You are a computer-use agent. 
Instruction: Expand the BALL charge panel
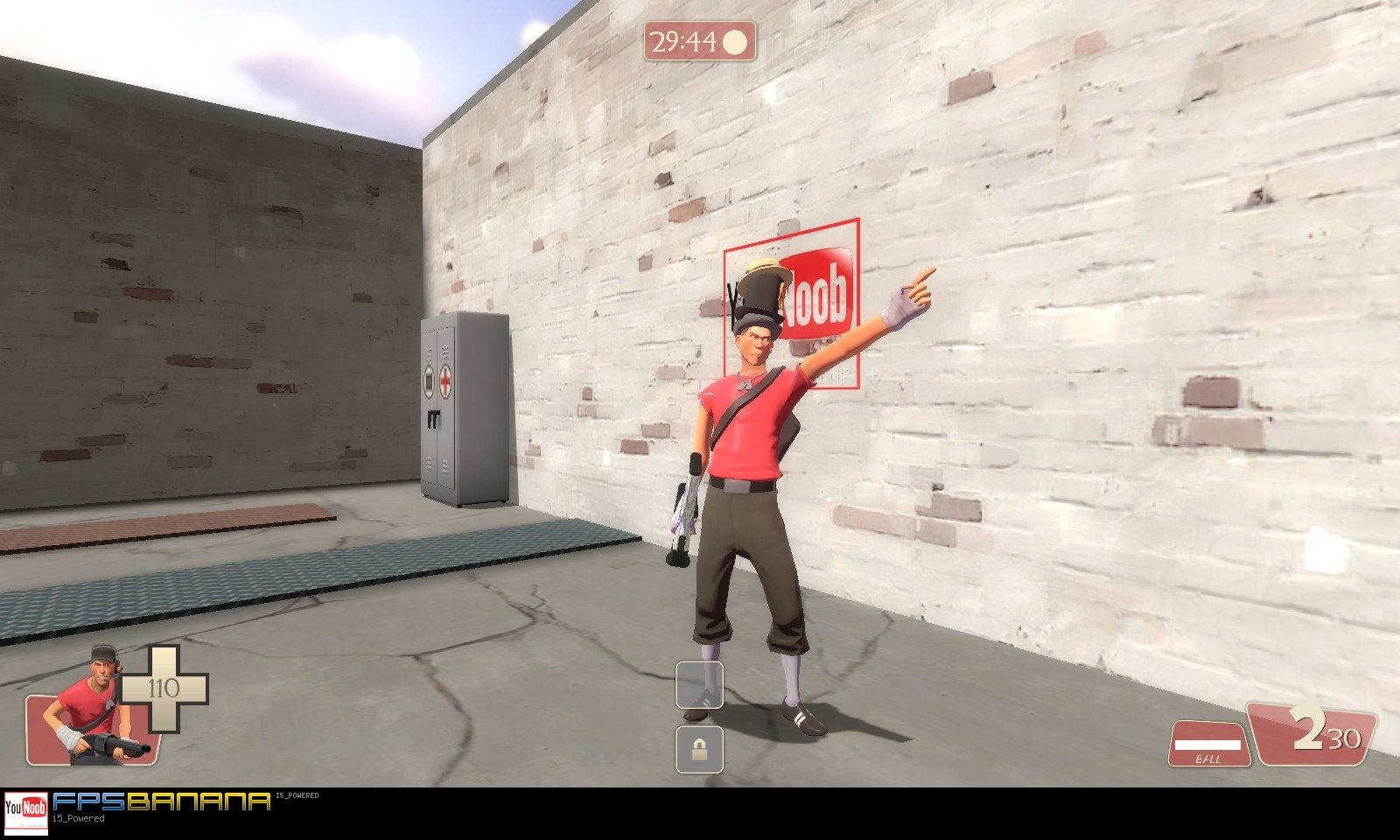click(1209, 742)
